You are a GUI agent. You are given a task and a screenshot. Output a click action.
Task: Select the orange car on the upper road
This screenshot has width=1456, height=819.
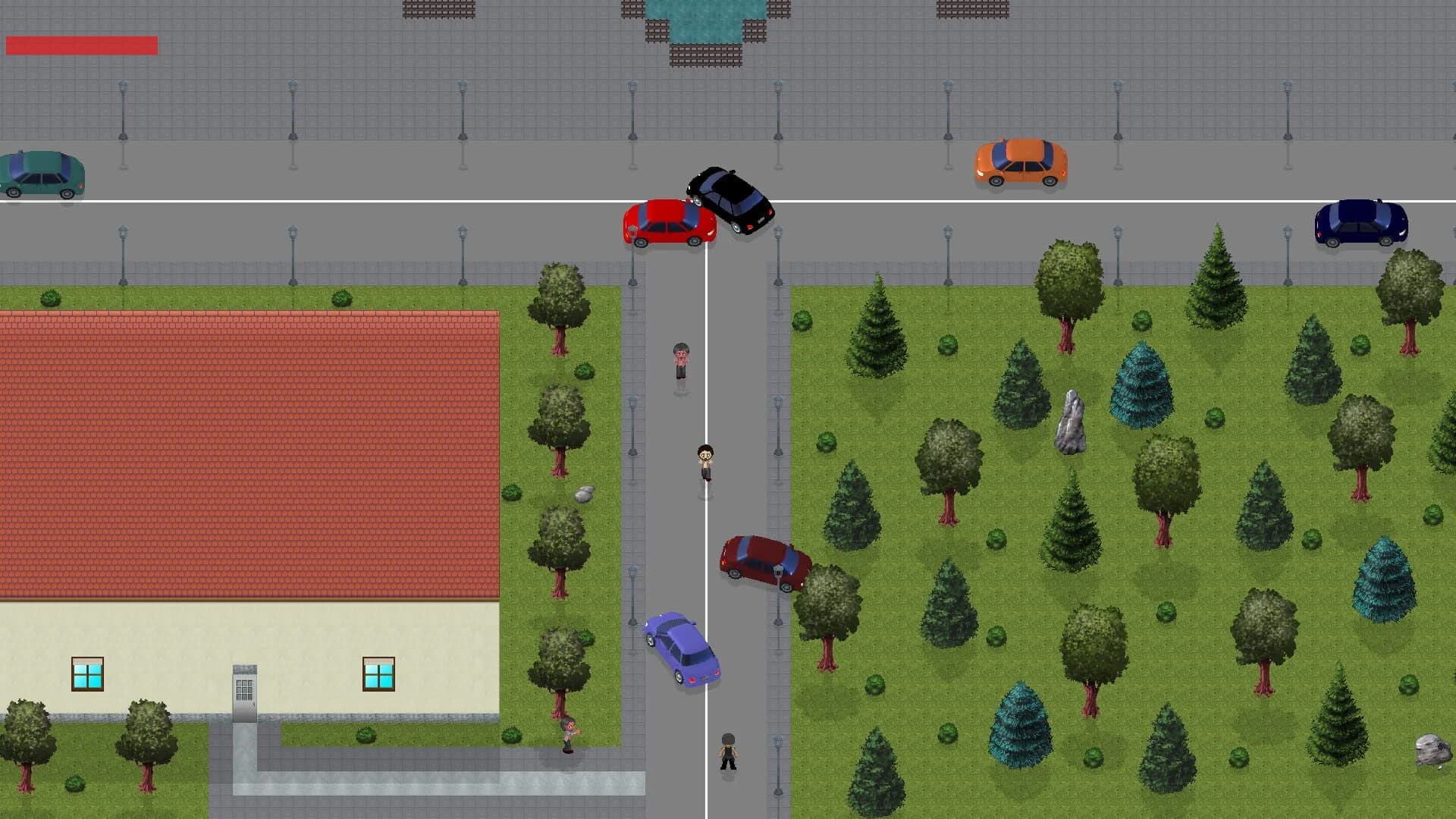point(1021,161)
